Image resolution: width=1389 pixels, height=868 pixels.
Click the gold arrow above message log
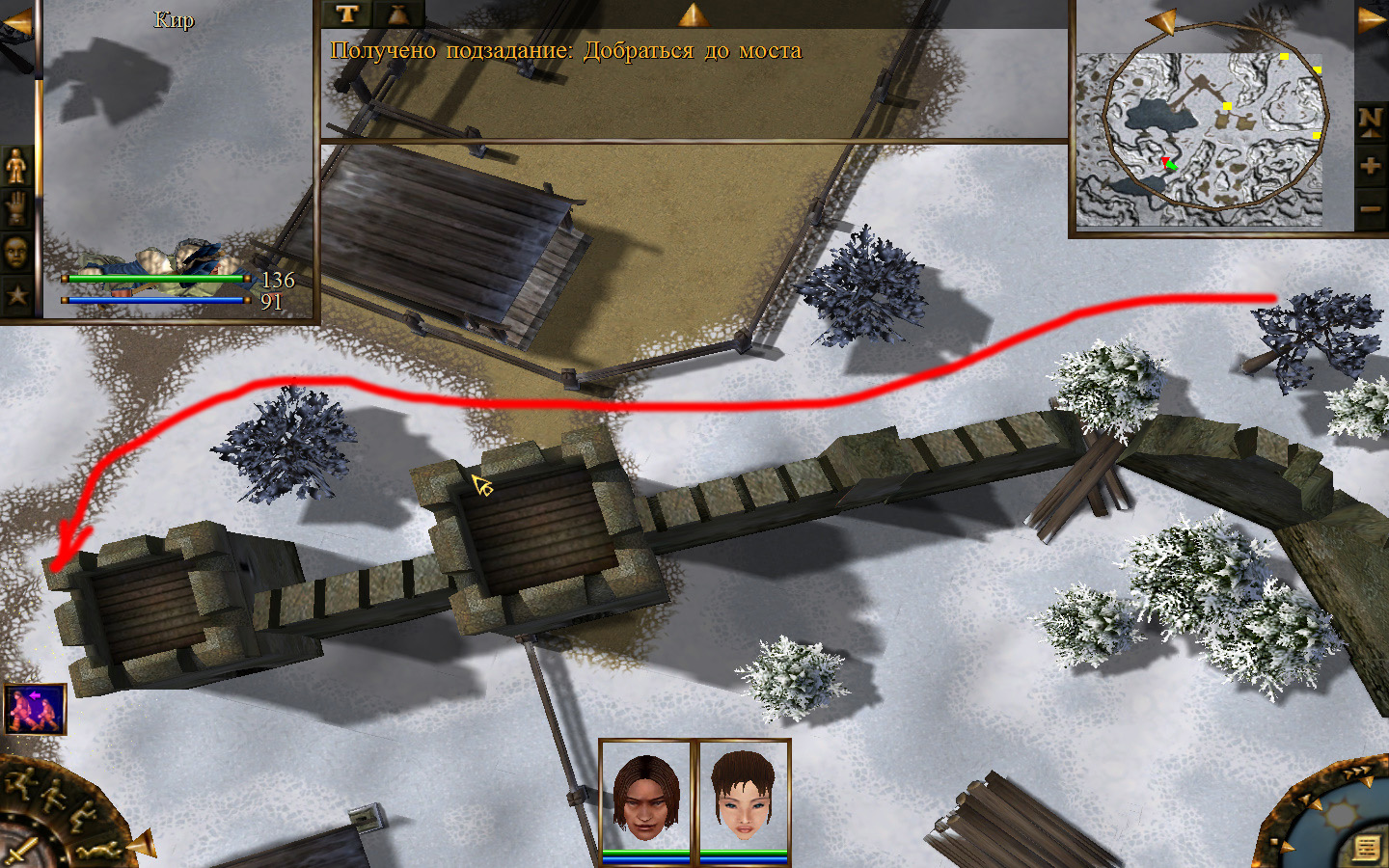point(693,14)
